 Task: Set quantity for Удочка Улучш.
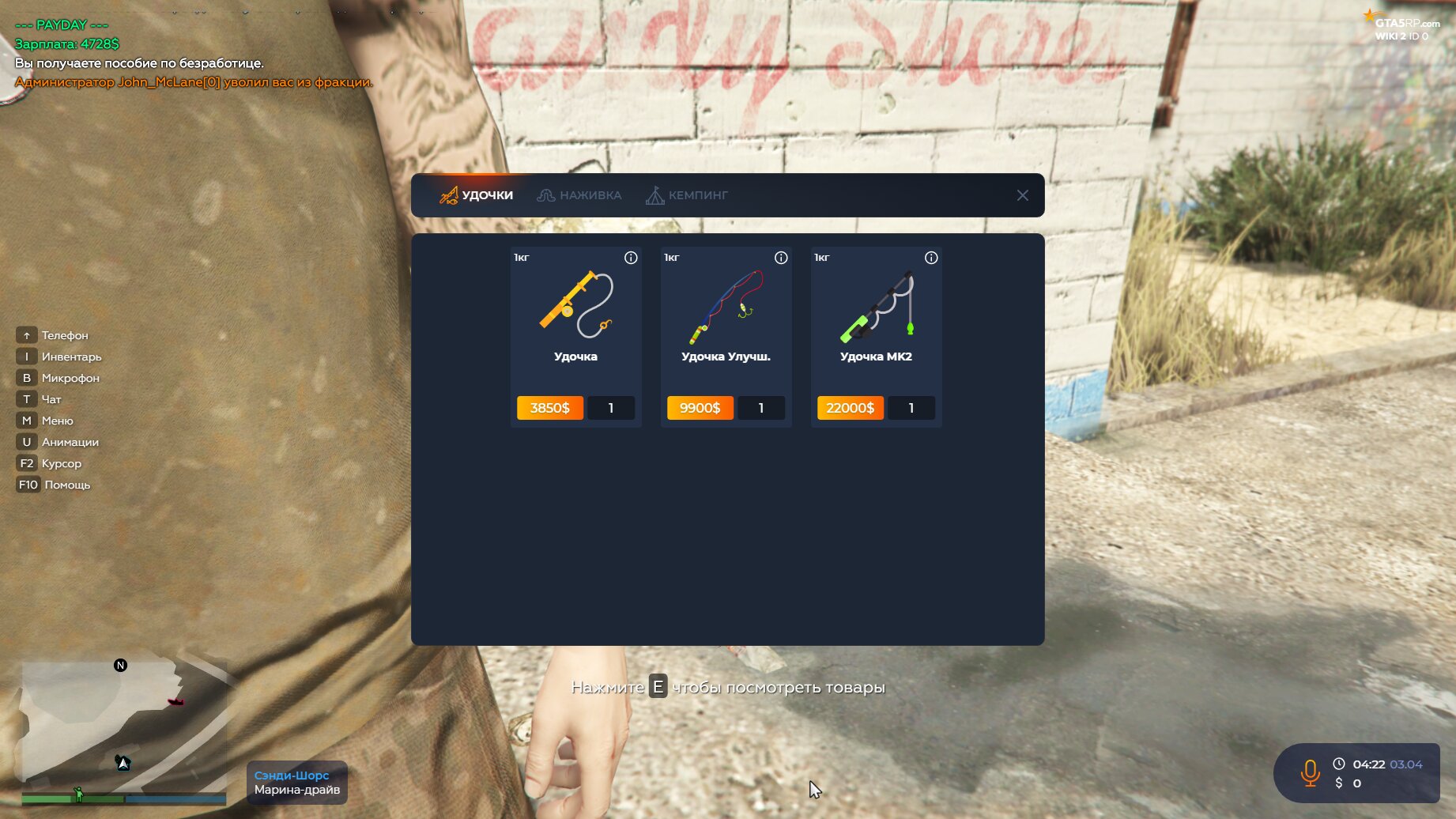coord(761,408)
